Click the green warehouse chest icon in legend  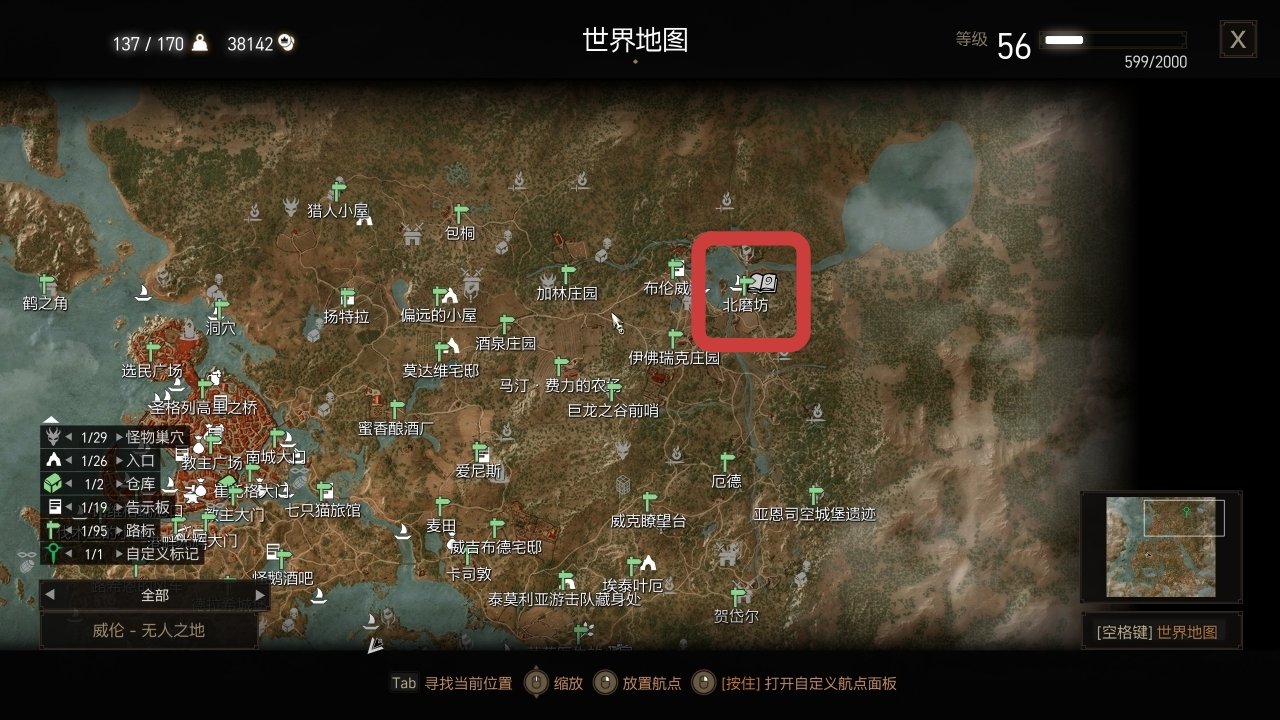pos(51,482)
